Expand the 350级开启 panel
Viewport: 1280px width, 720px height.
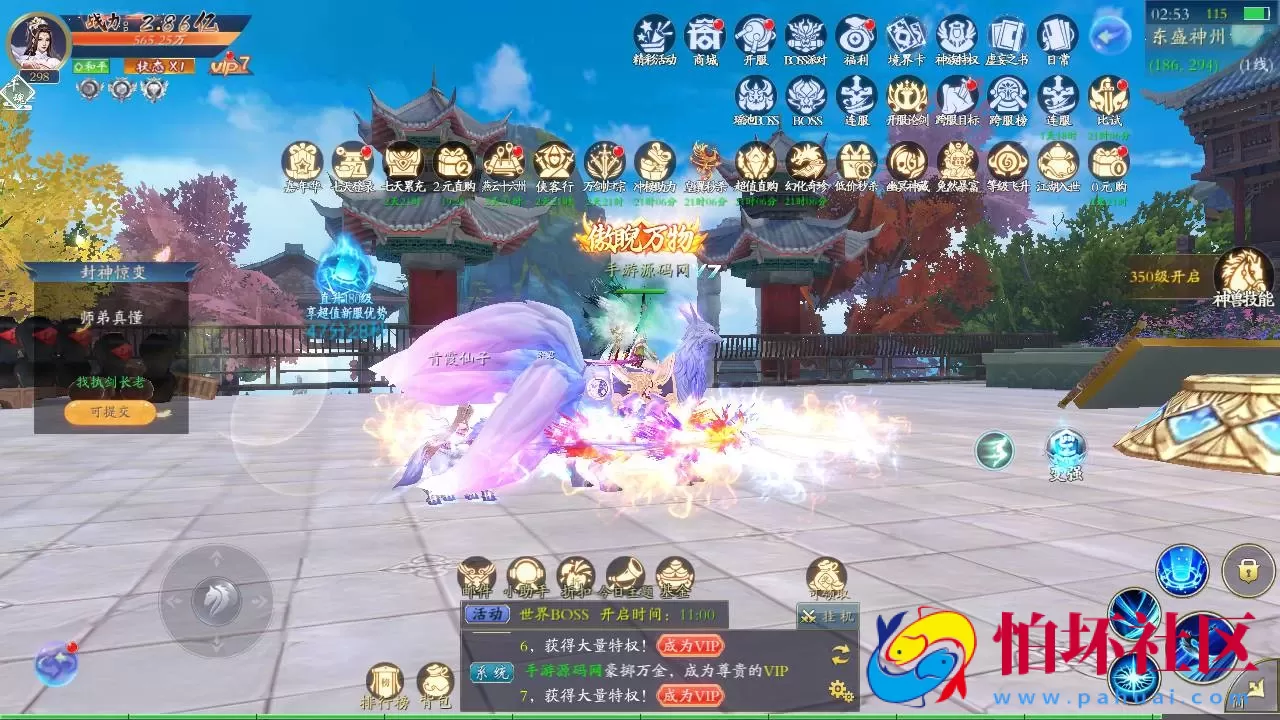tap(1166, 276)
